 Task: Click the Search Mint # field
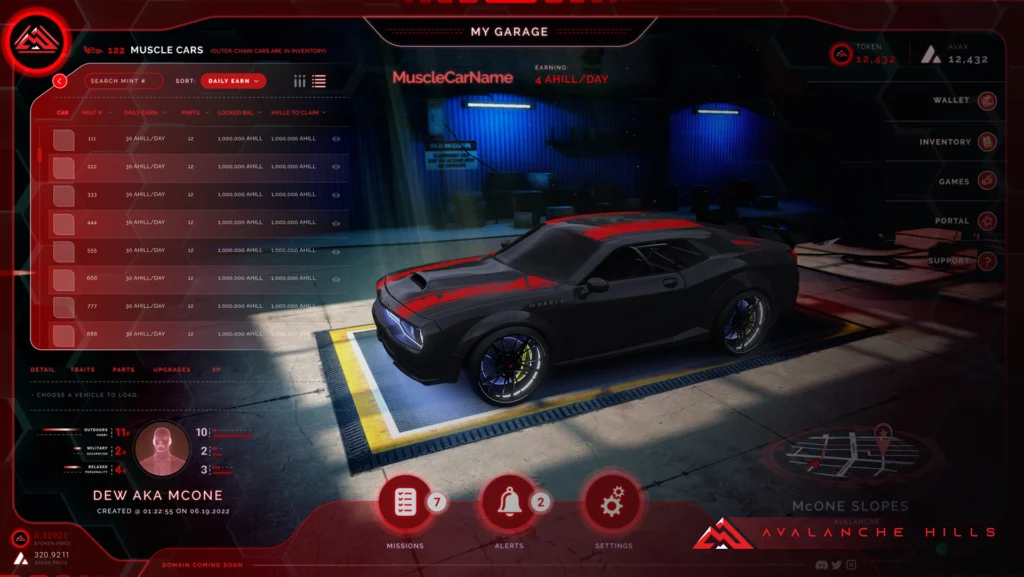[x=123, y=81]
